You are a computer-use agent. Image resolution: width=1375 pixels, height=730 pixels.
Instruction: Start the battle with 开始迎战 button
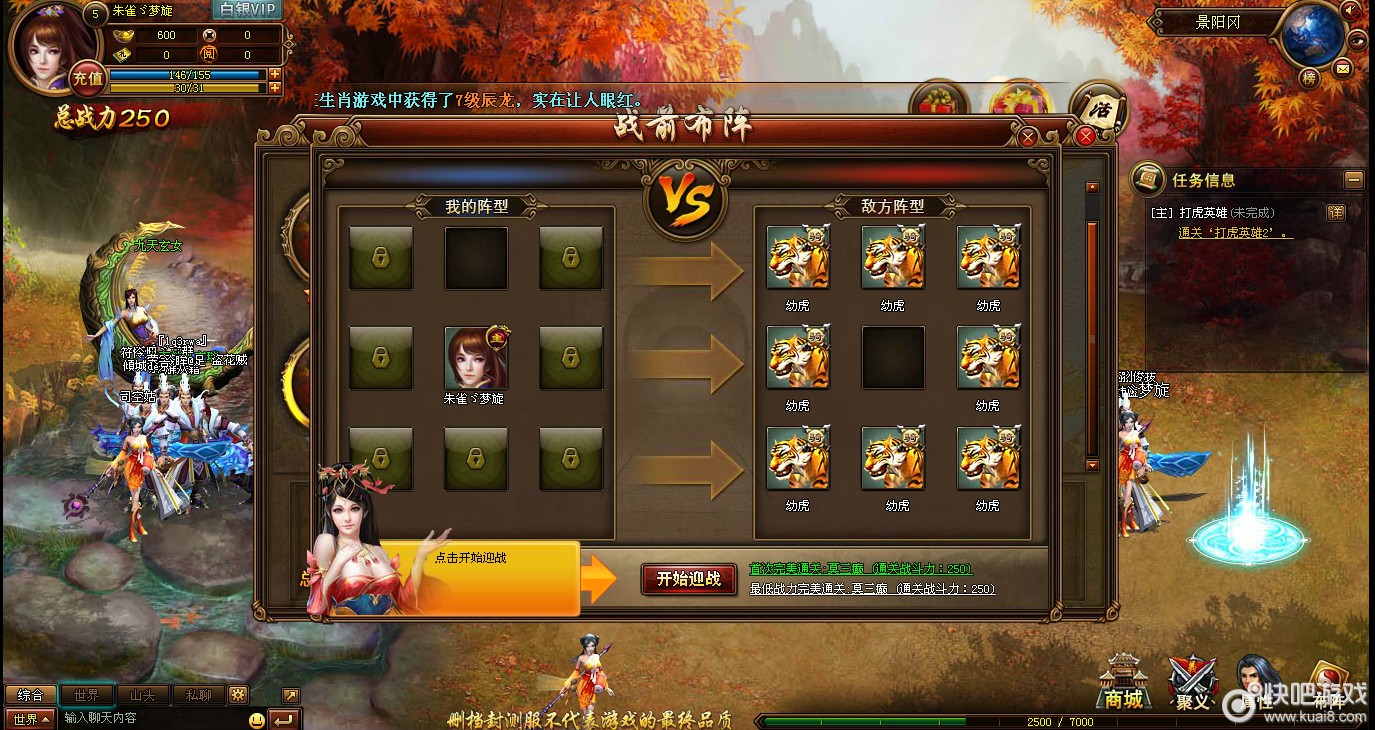[688, 579]
